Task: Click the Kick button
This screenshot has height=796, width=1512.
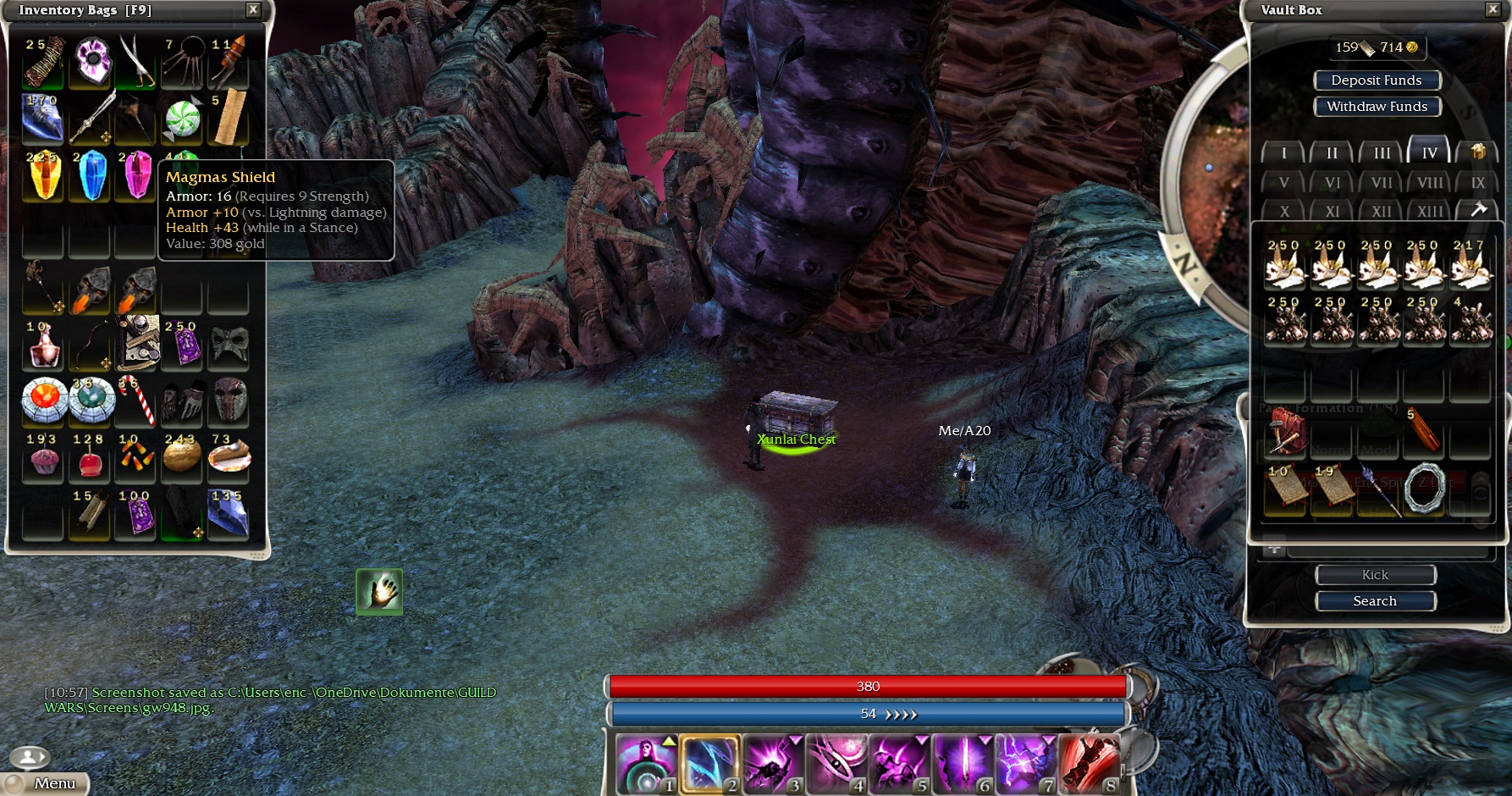Action: point(1375,575)
